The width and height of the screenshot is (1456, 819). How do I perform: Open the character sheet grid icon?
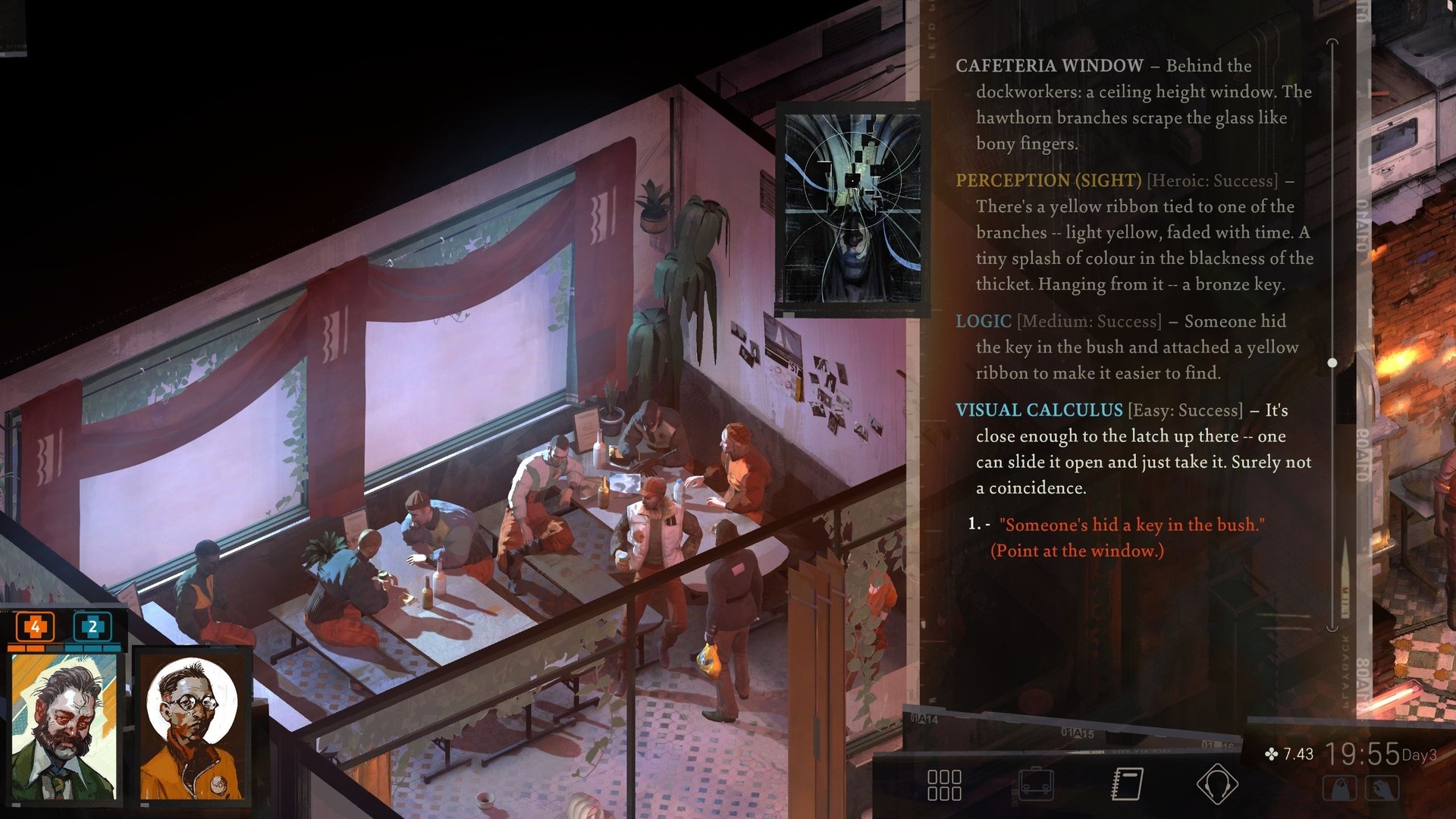[944, 785]
